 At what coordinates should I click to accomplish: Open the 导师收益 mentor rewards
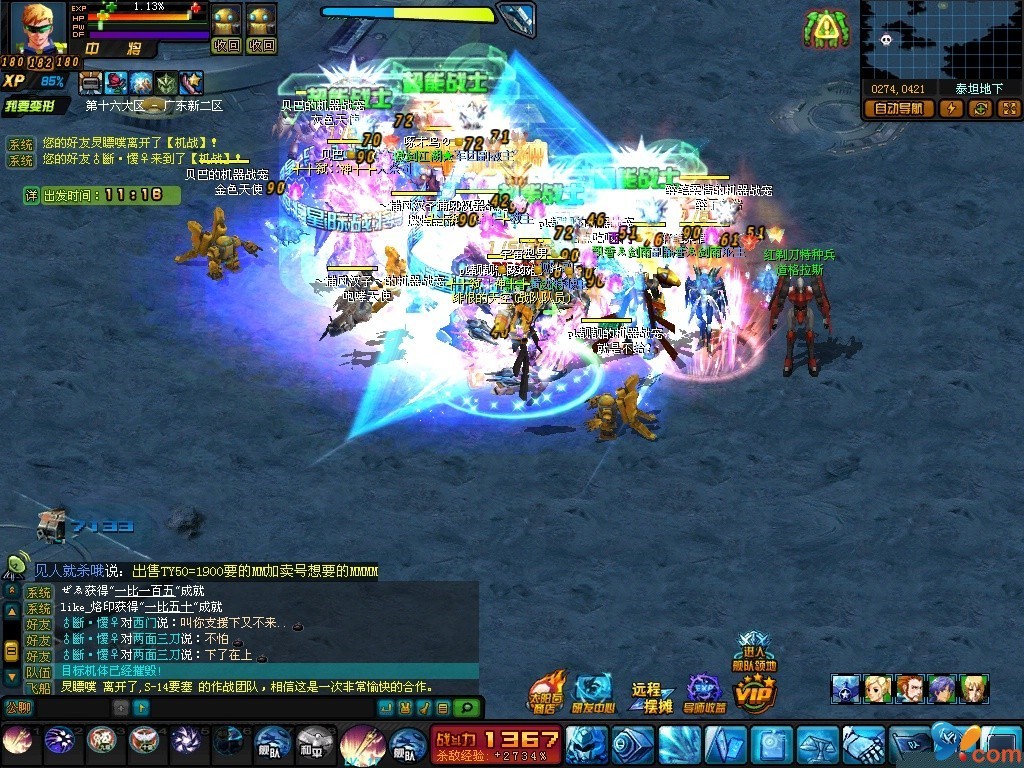point(705,692)
